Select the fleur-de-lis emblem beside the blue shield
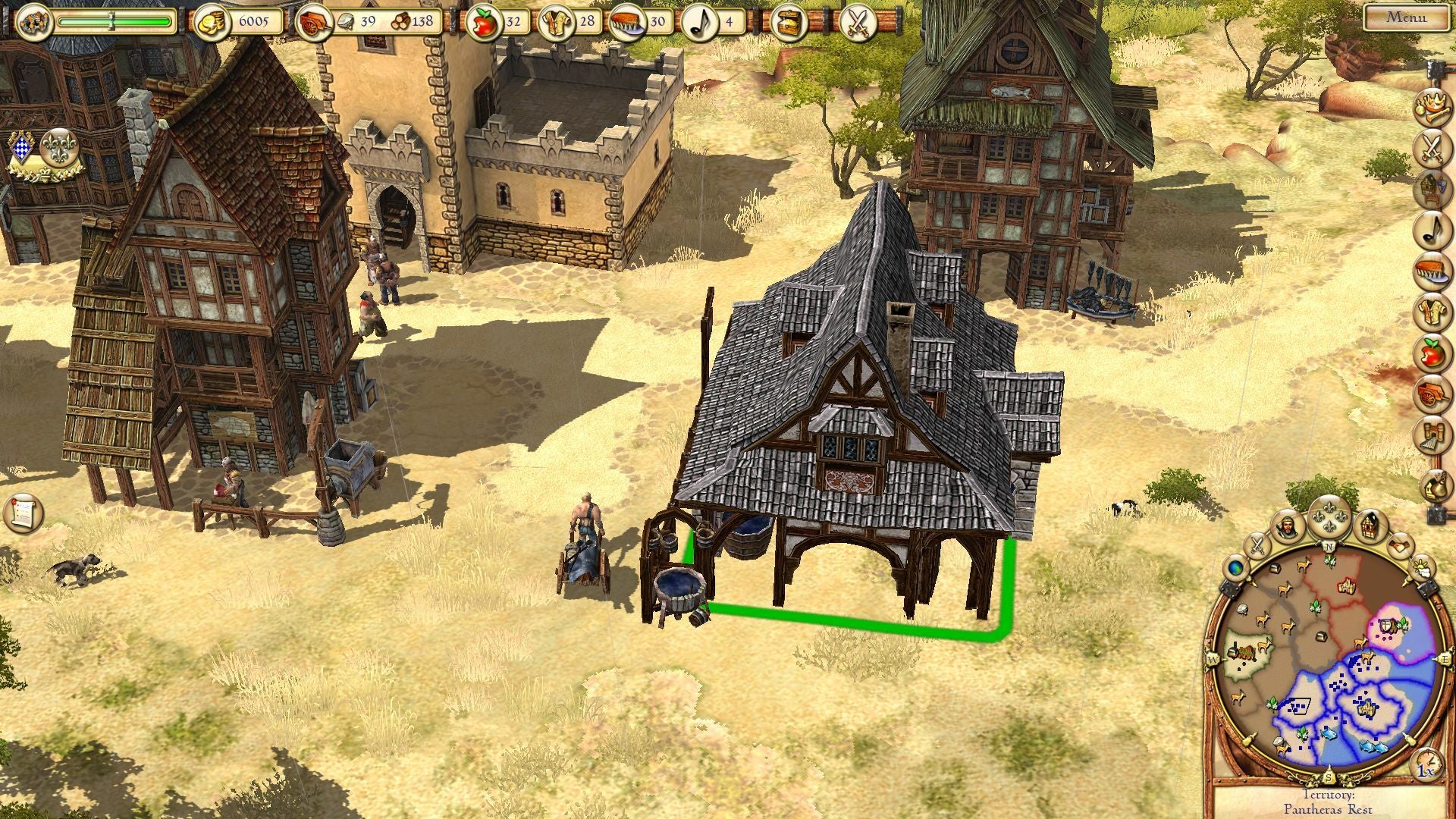1456x819 pixels. click(x=56, y=147)
